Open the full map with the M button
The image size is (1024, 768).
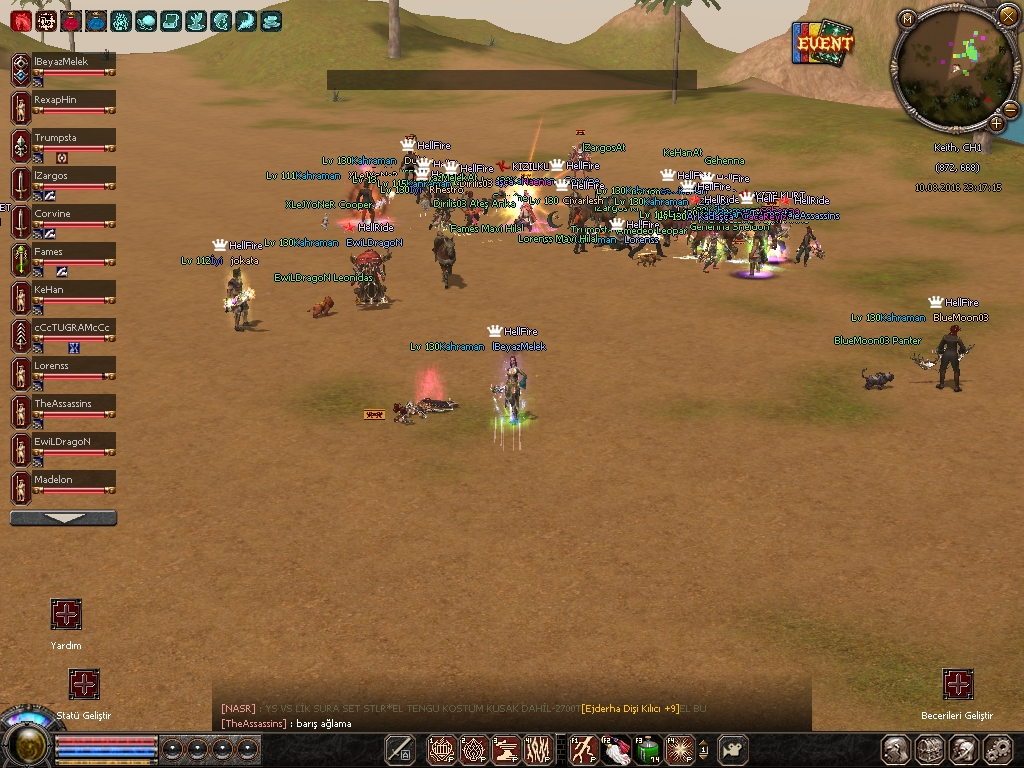pyautogui.click(x=907, y=18)
